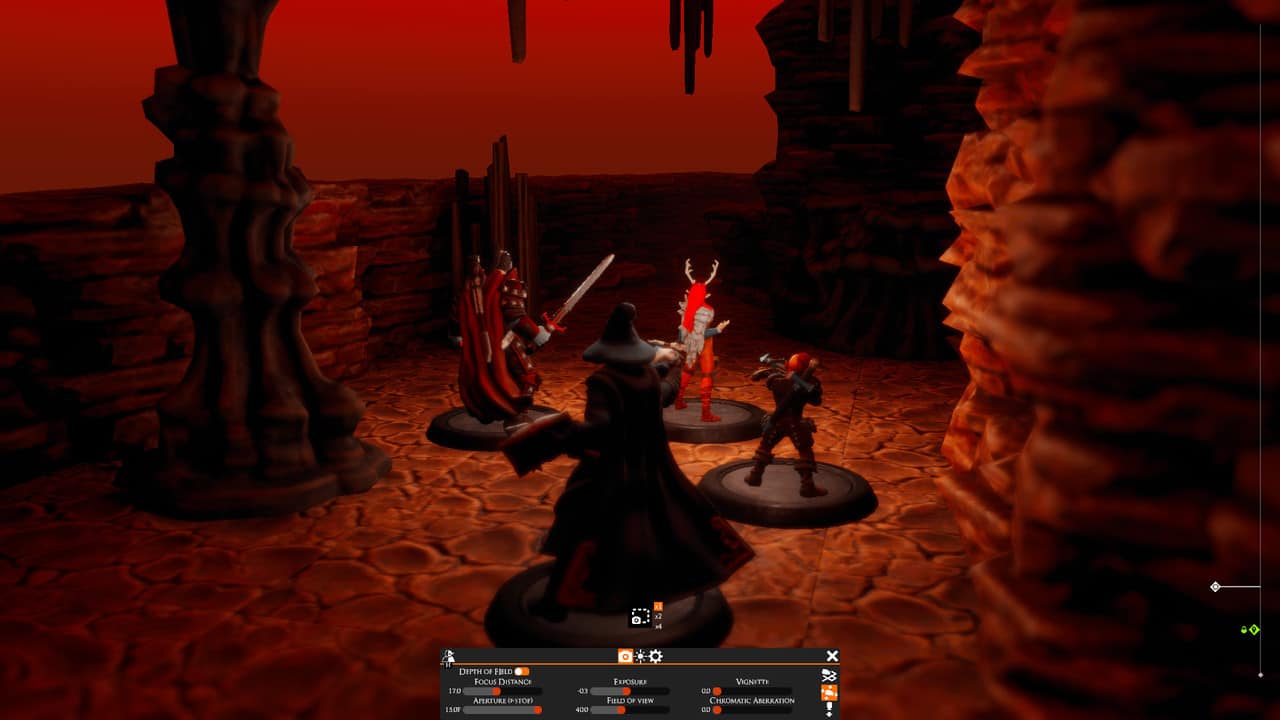Switch to the camera tab of the photo panel
1280x720 pixels.
(x=626, y=656)
